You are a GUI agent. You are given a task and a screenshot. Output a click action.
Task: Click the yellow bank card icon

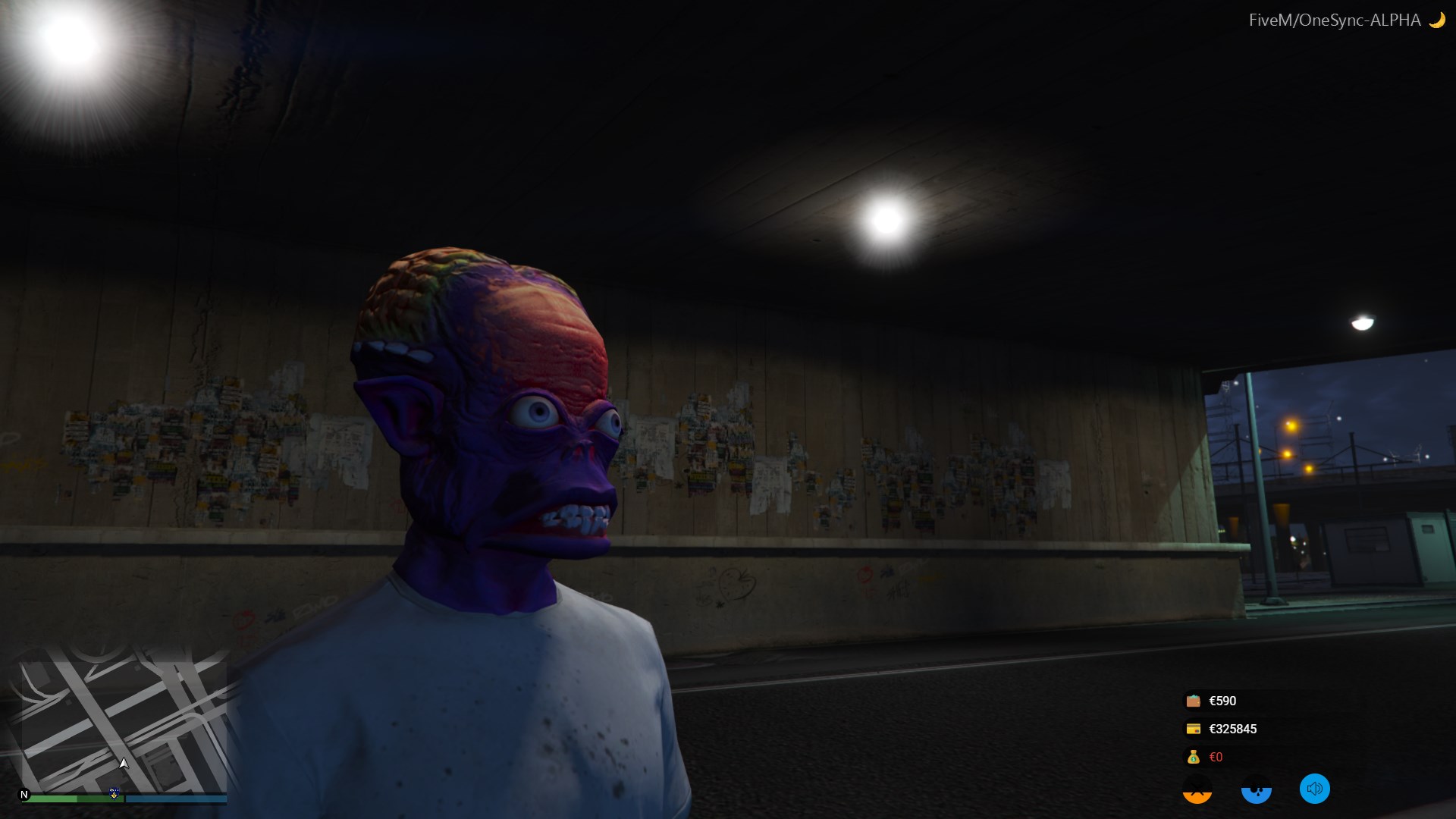tap(1193, 729)
